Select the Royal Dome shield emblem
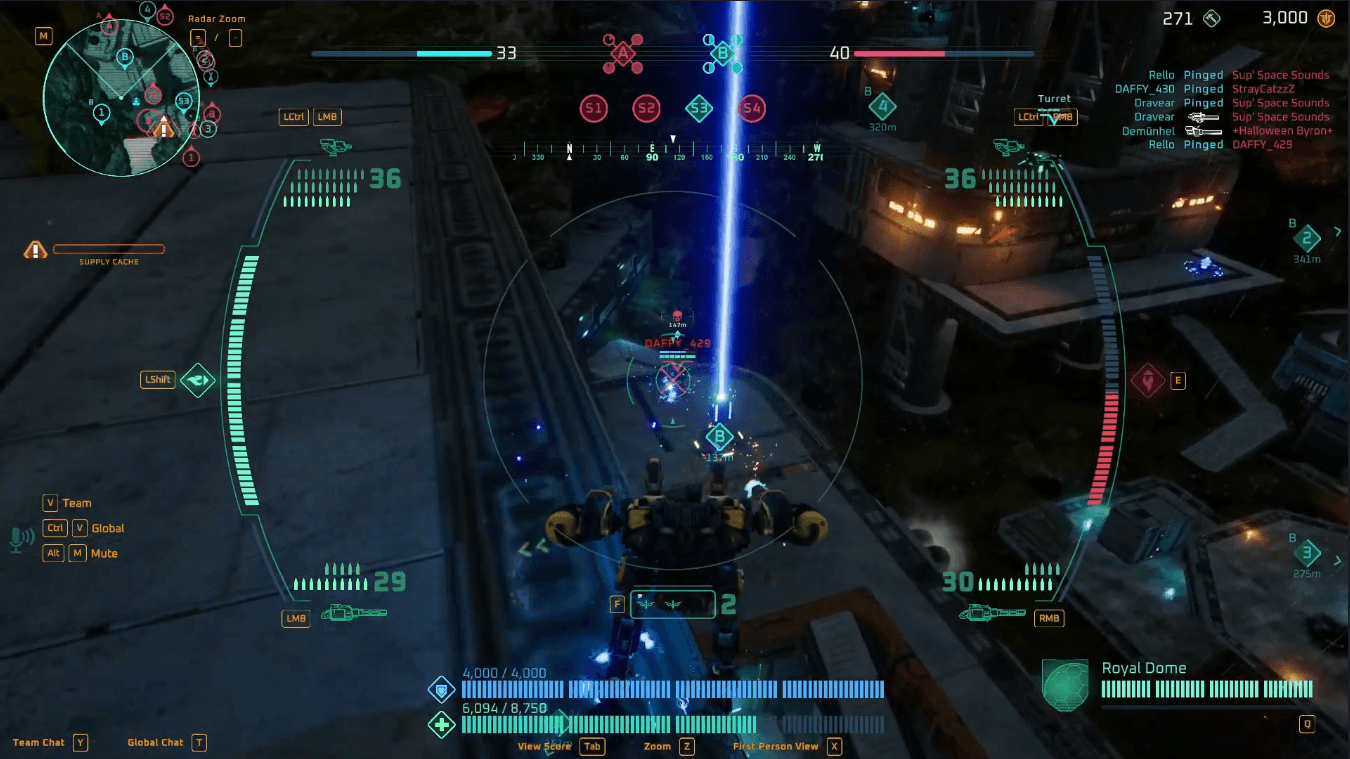1350x759 pixels. point(1064,685)
